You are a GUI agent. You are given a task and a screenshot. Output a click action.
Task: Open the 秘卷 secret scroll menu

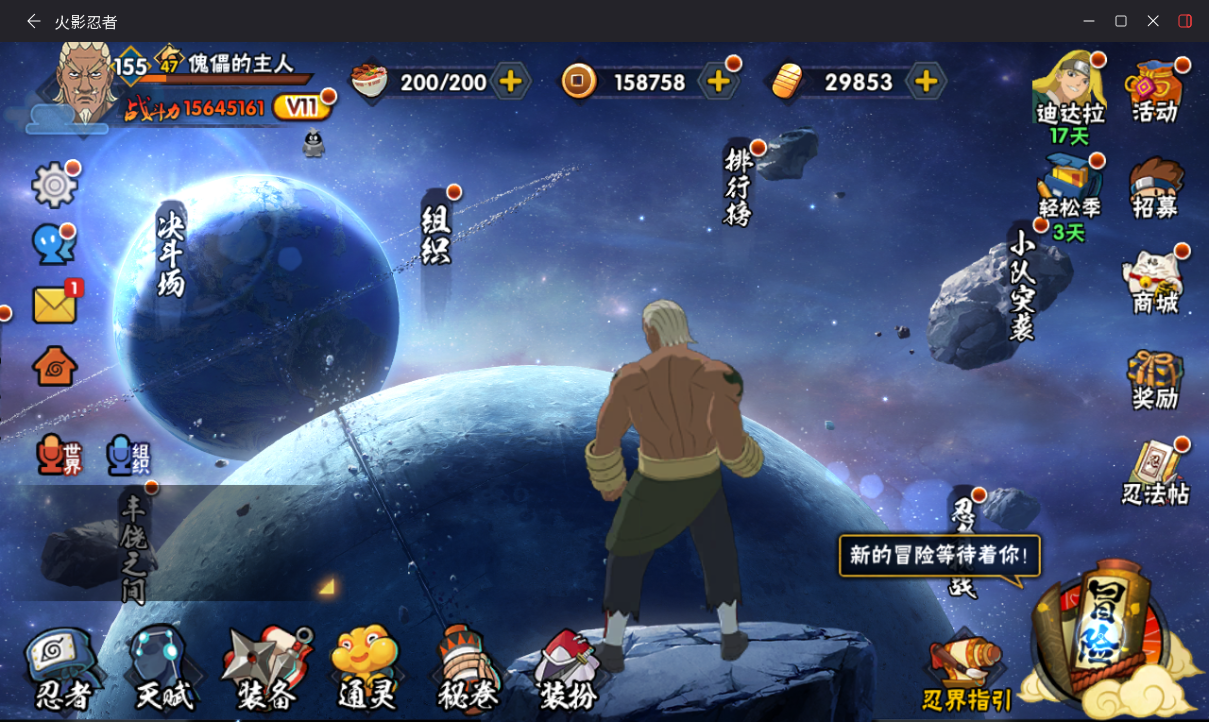pyautogui.click(x=467, y=669)
